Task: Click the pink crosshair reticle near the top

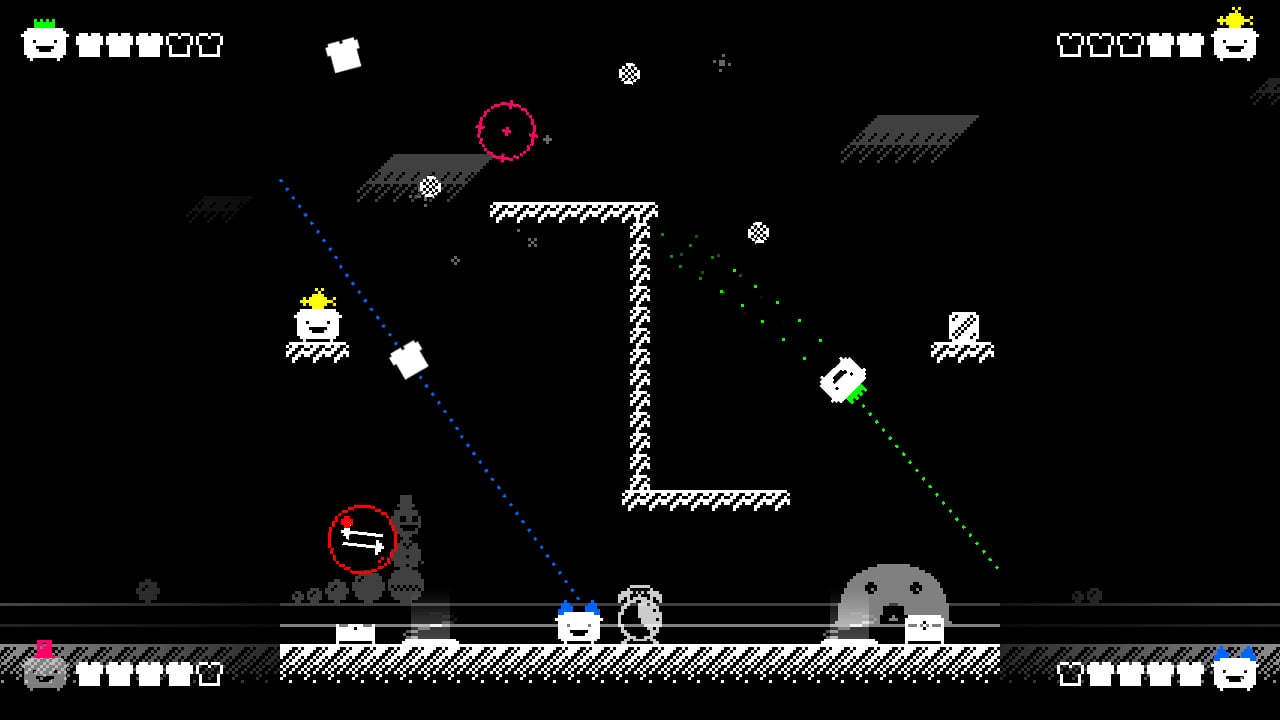Action: 508,130
